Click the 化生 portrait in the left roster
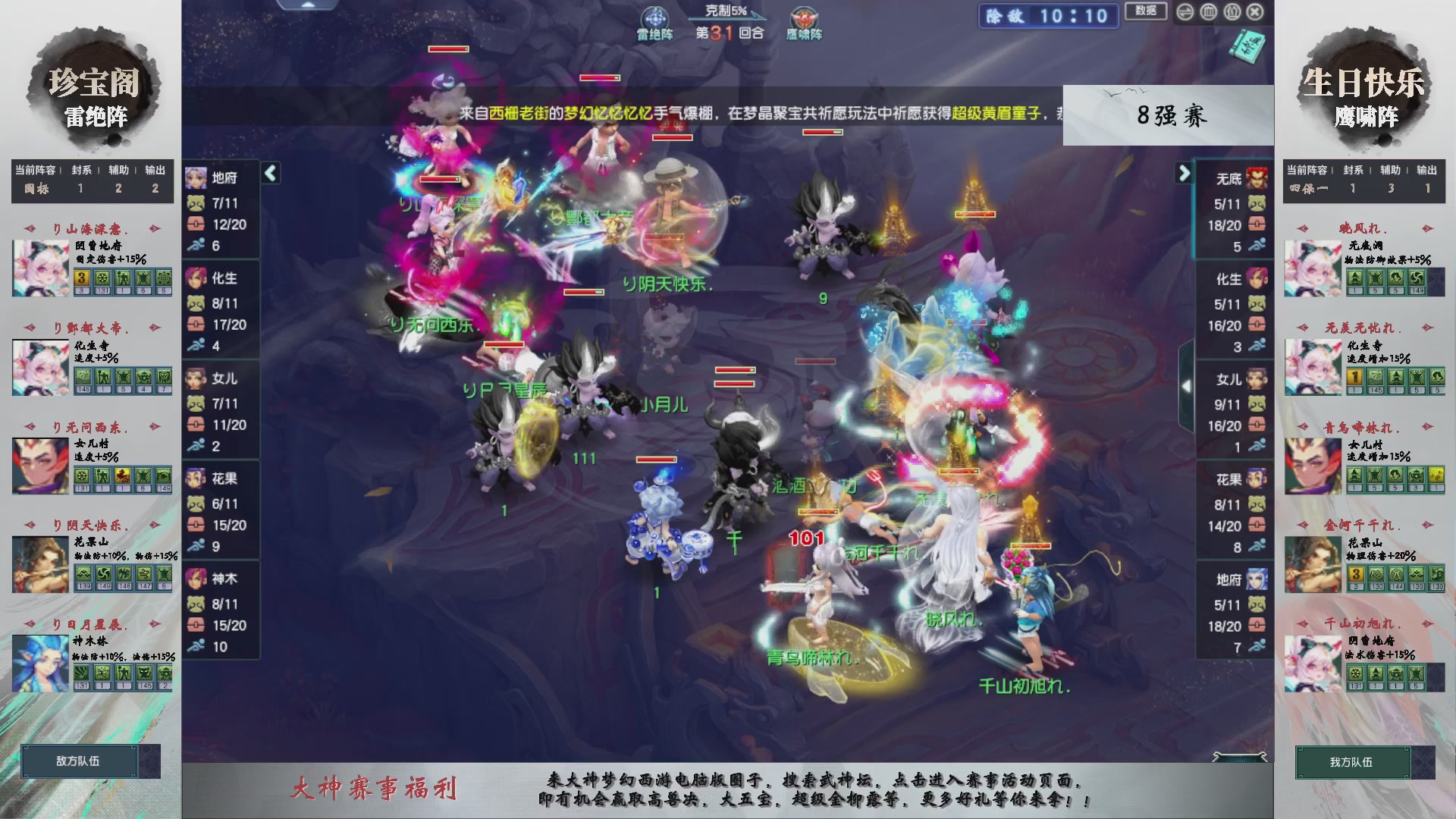This screenshot has height=819, width=1456. coord(196,279)
